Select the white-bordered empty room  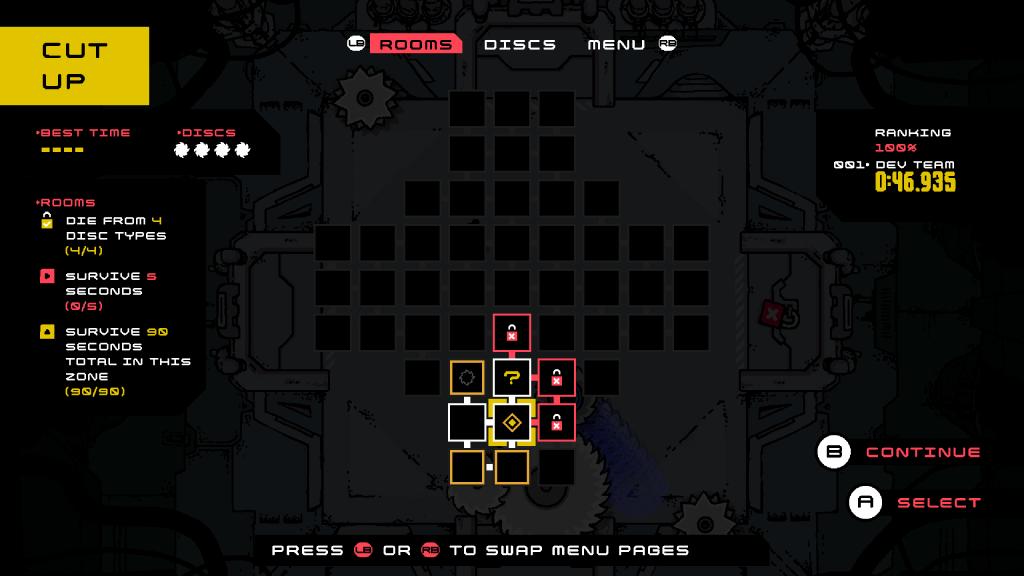[467, 422]
